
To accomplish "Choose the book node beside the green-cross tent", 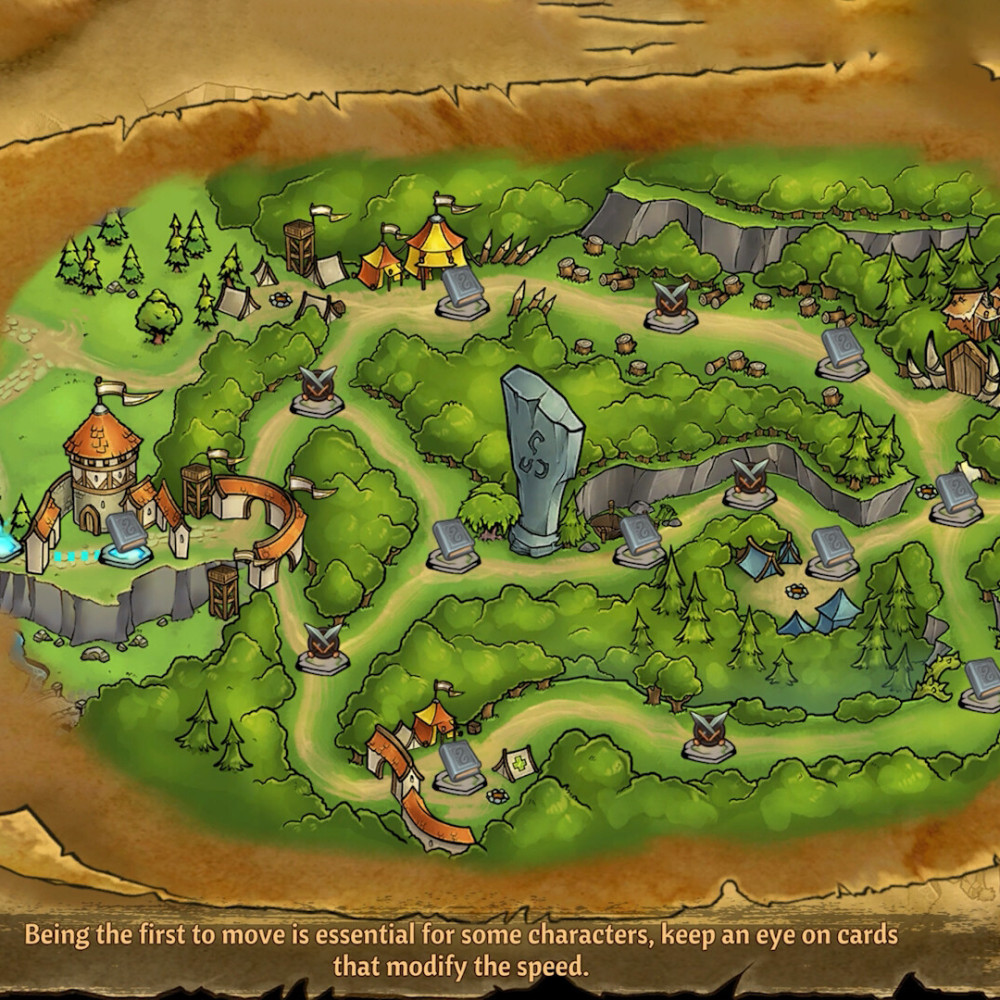I will coord(460,766).
